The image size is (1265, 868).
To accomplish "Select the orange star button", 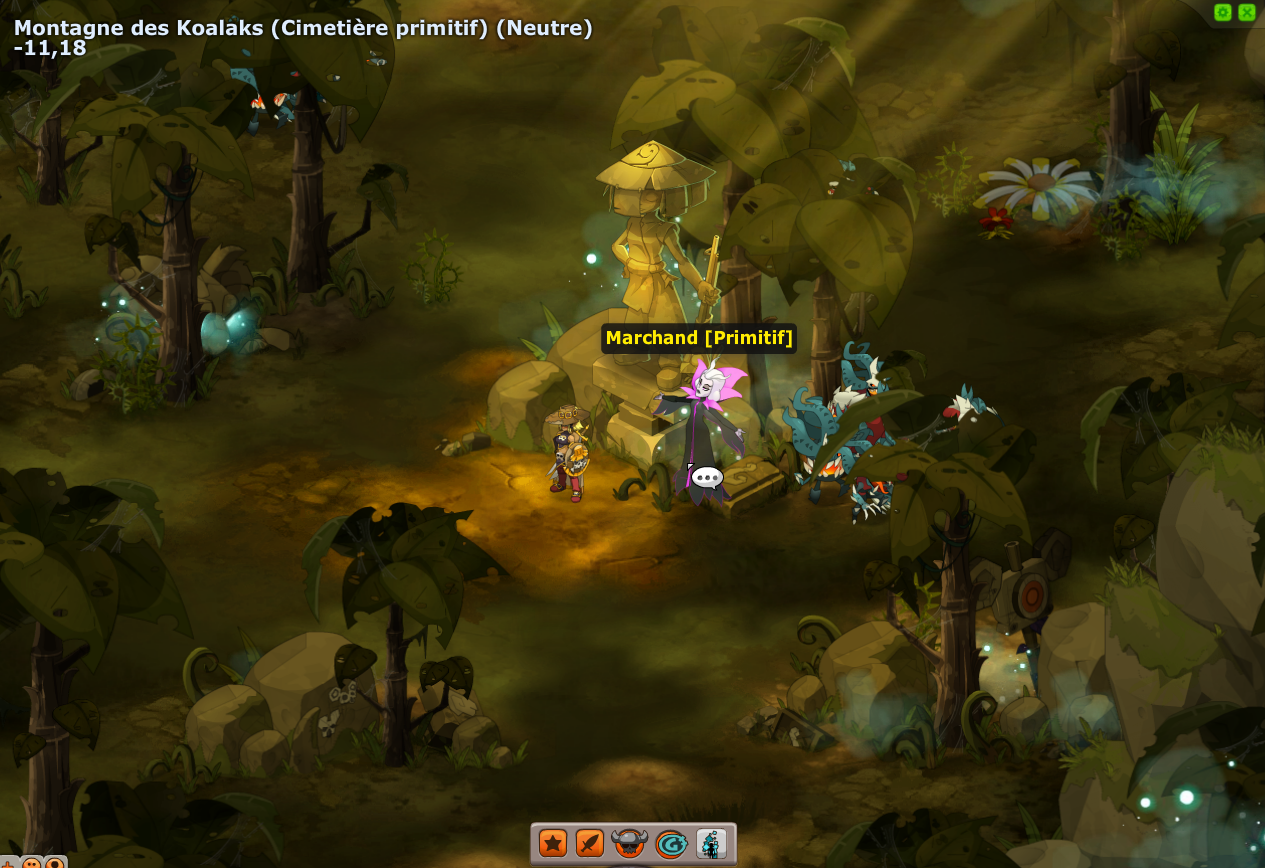I will point(553,843).
